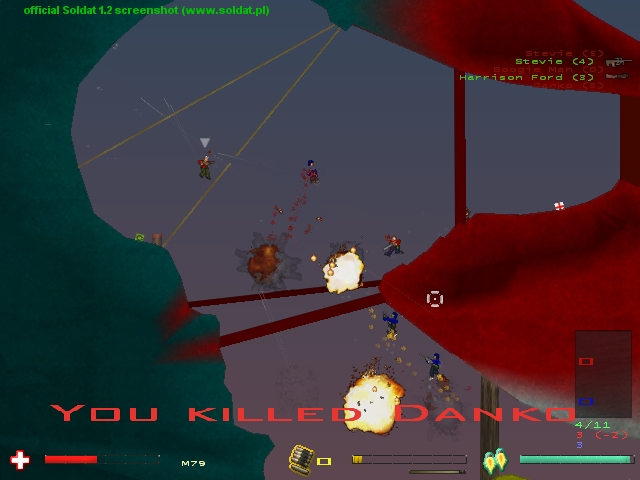Image resolution: width=640 pixels, height=480 pixels.
Task: Select the Harrison Ford (3) kill feed entry
Action: point(527,77)
